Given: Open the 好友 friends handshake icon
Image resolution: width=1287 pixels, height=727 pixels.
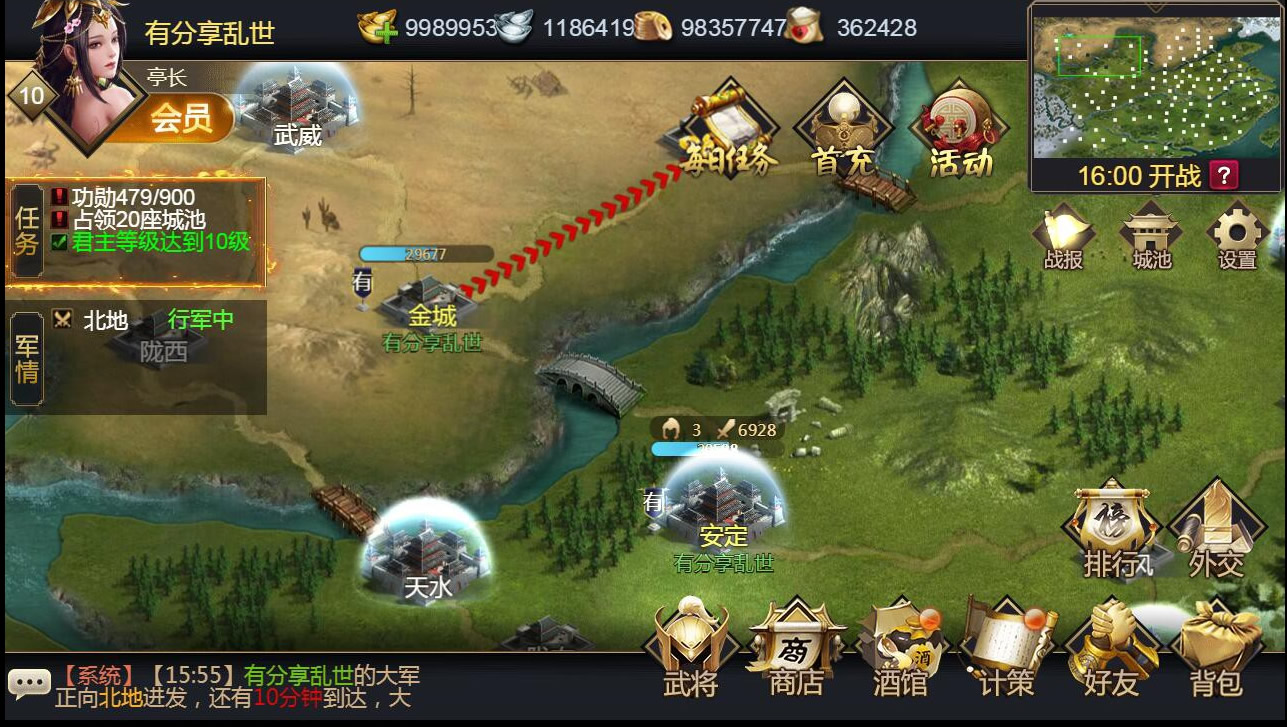Looking at the screenshot, I should [x=1110, y=640].
